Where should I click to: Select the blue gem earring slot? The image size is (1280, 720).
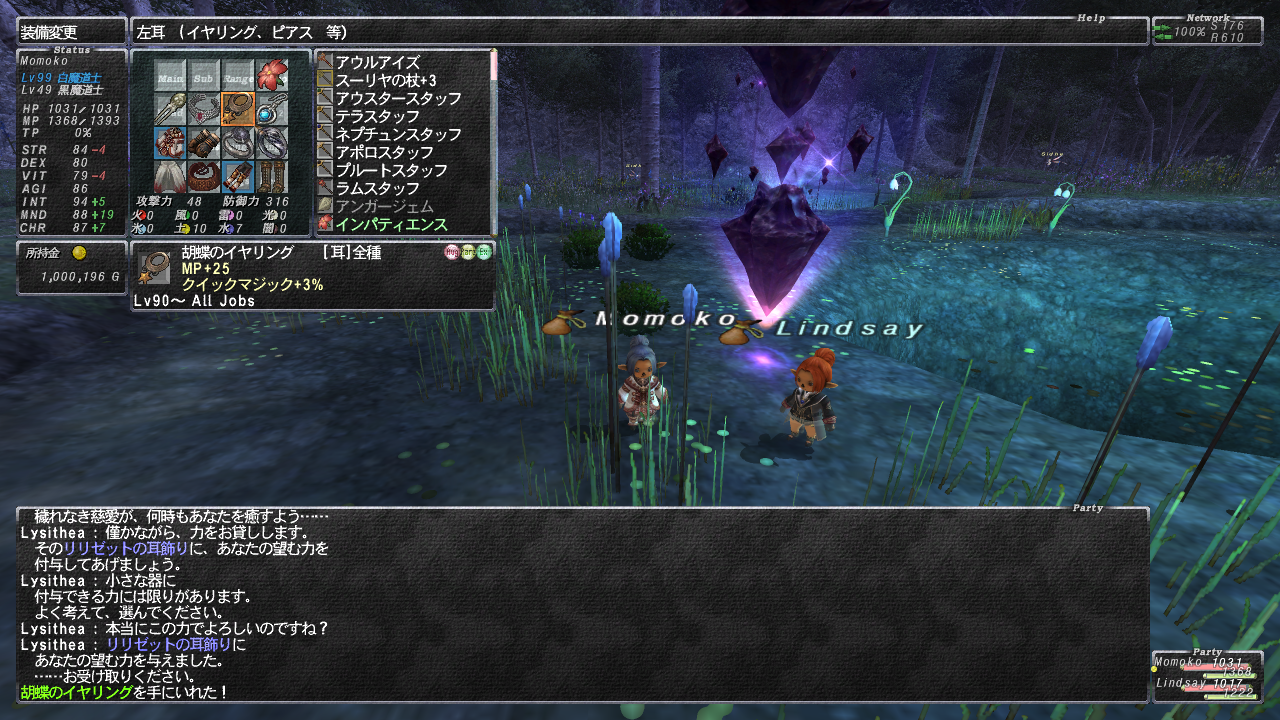[271, 108]
